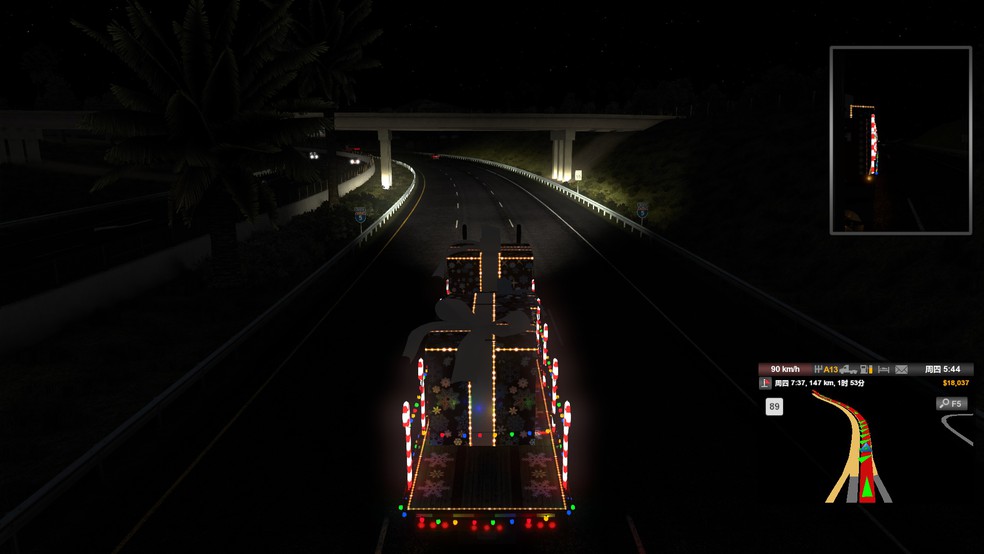This screenshot has width=984, height=554.
Task: Click the virtual side mirror view
Action: 900,140
